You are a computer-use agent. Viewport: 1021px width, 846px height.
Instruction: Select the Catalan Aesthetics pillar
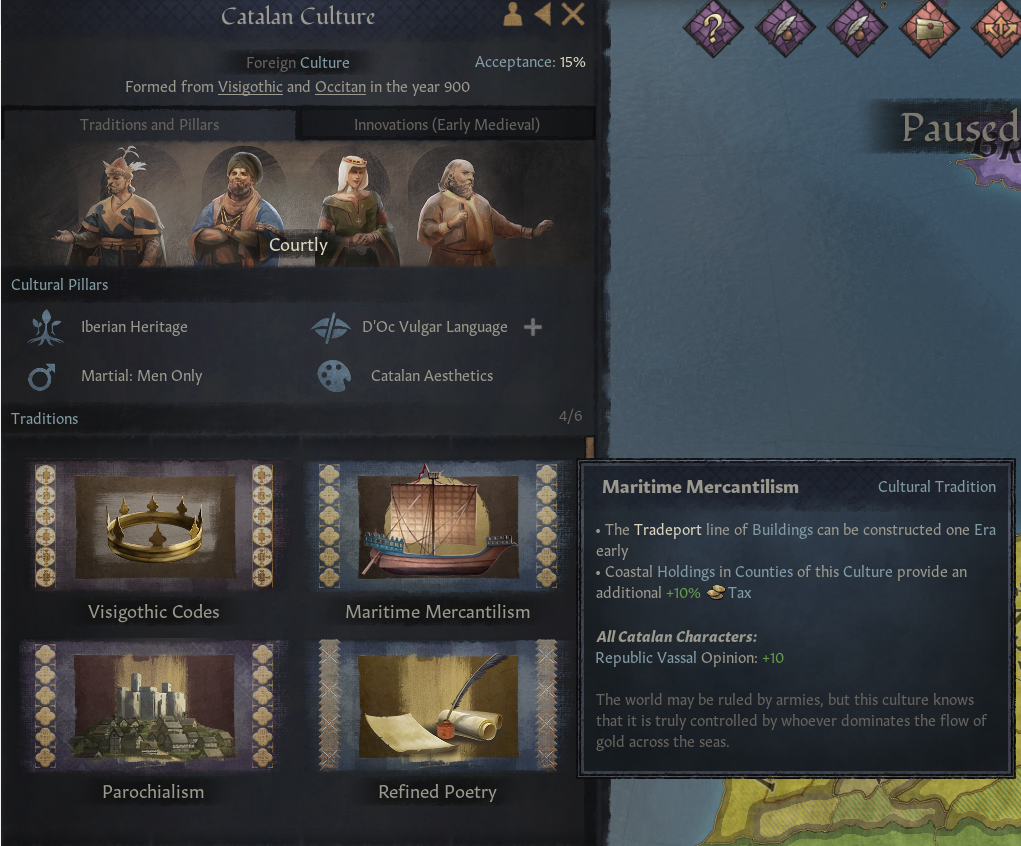click(431, 376)
